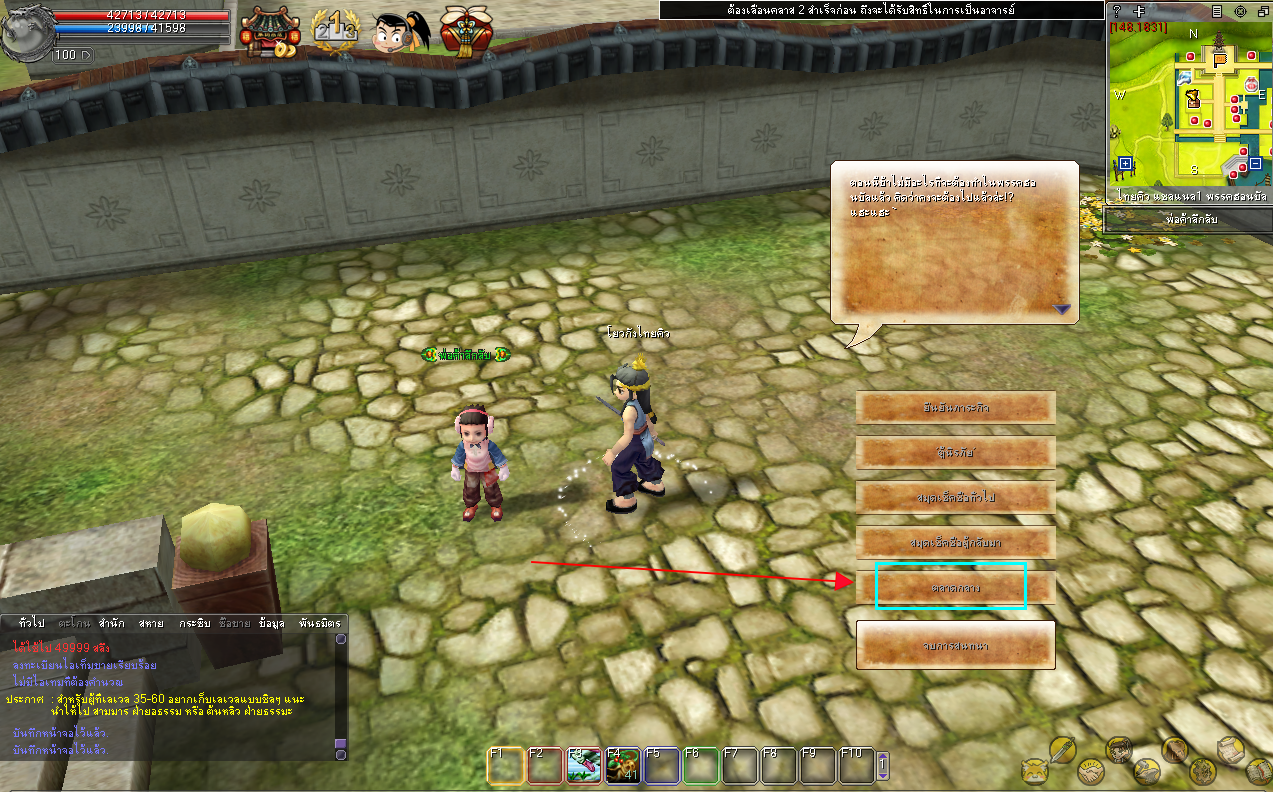
Task: Select the ตลาดกลาง option highlighted in cyan
Action: pyautogui.click(x=950, y=587)
